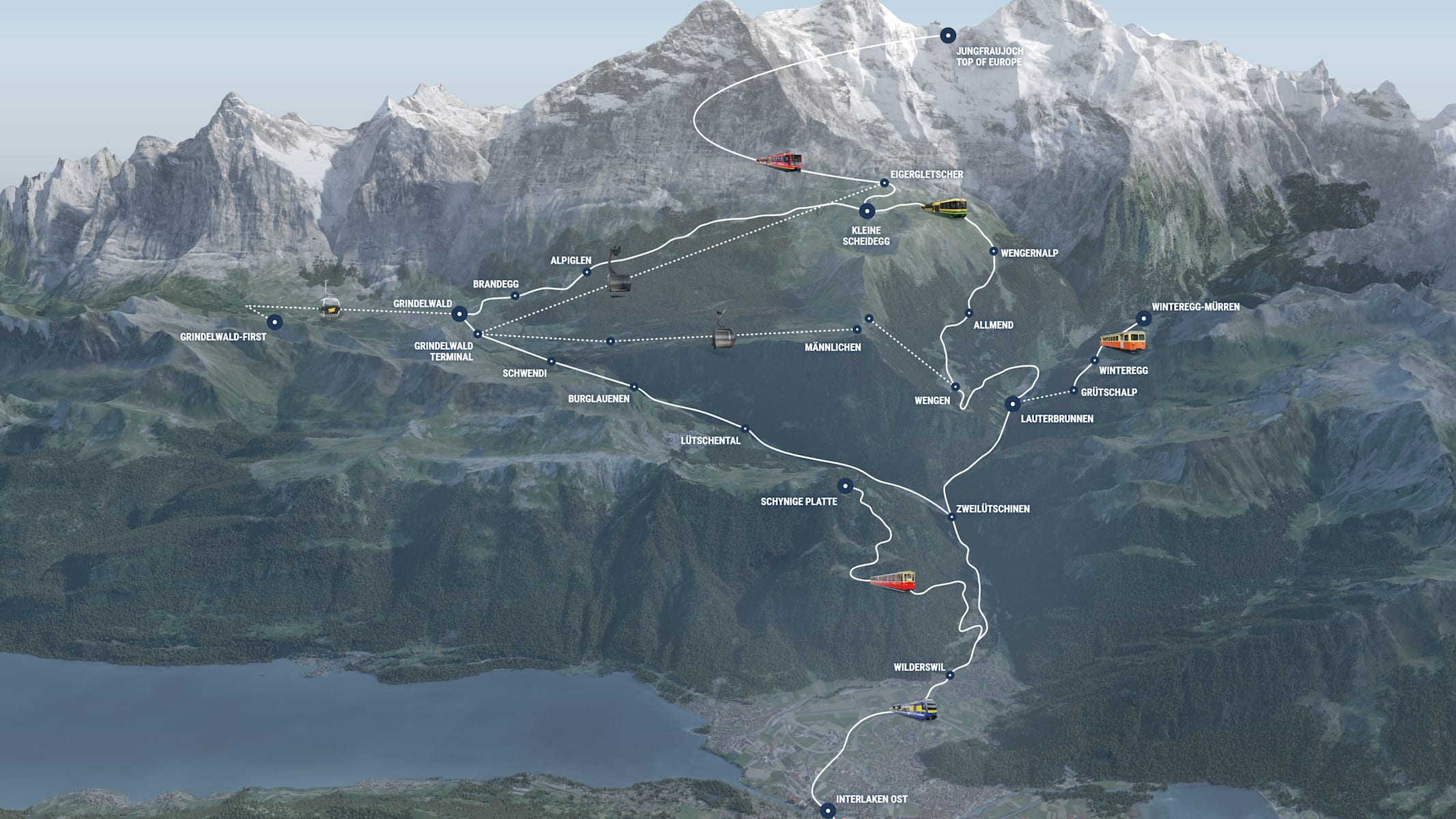Screen dimensions: 1456x819
Task: Choose the Burglauenen stop marker
Action: [634, 387]
